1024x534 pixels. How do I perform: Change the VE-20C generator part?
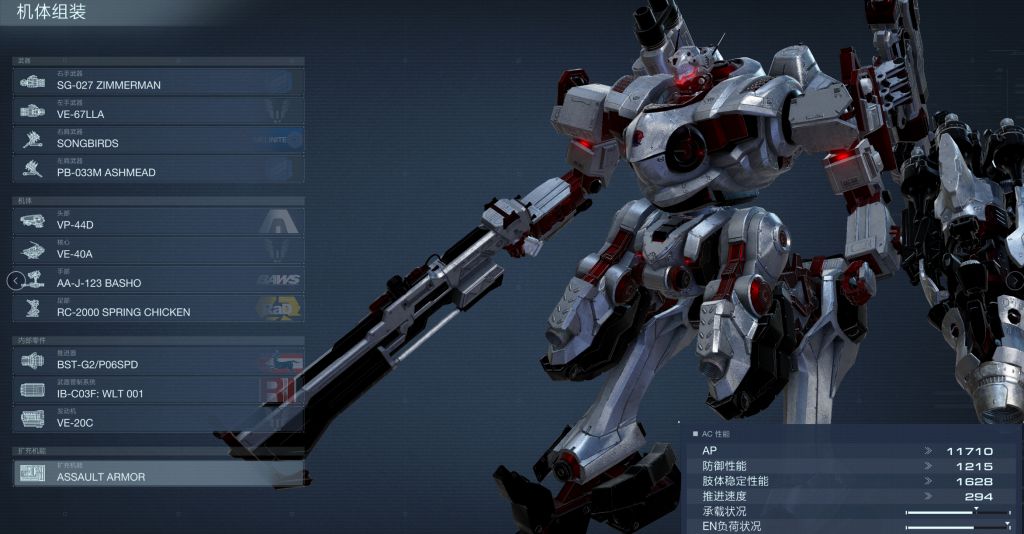tap(158, 419)
